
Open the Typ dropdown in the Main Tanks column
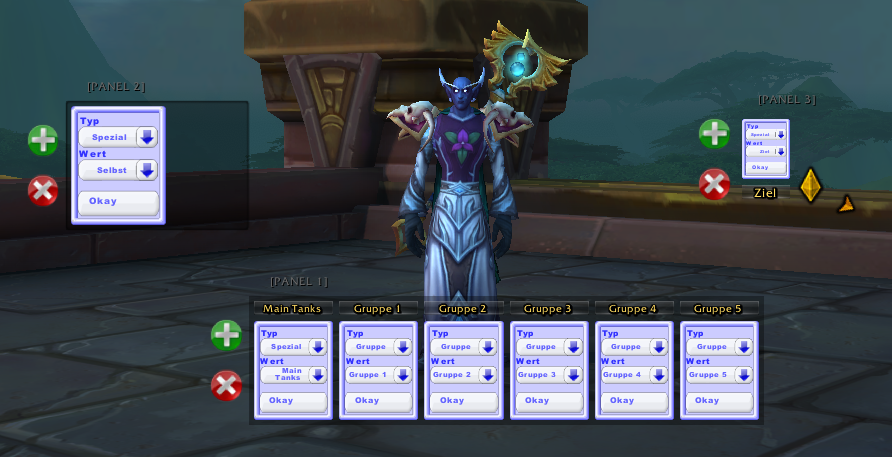click(318, 347)
